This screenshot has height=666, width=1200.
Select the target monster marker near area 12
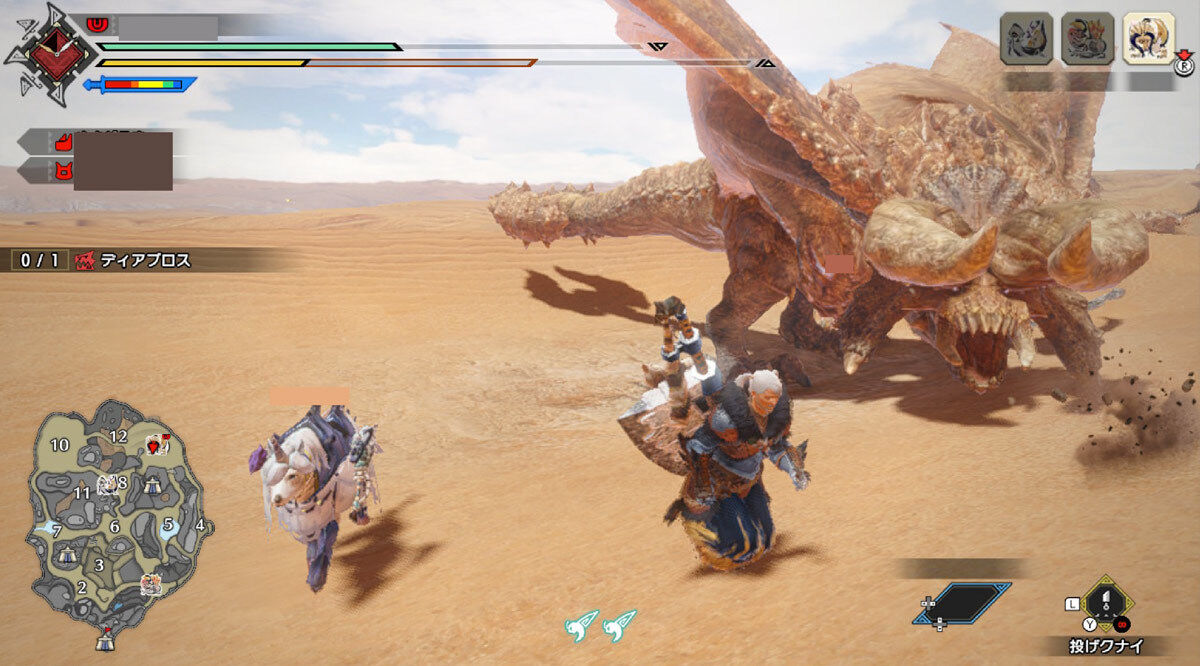[156, 445]
